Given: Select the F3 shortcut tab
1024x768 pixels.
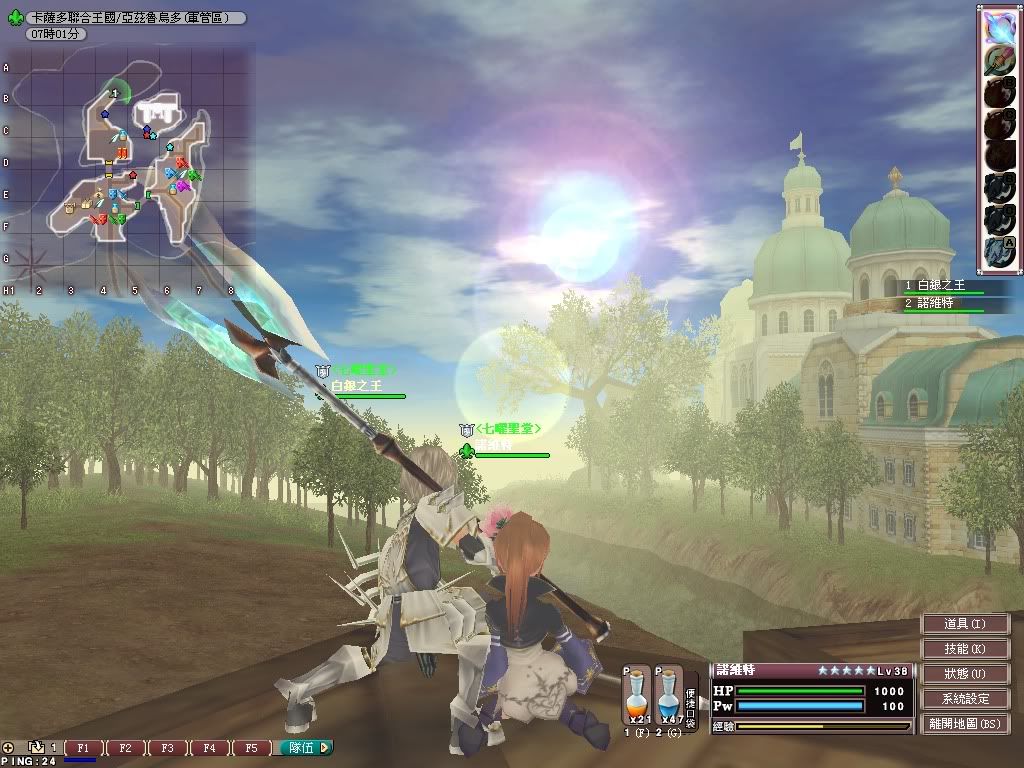Looking at the screenshot, I should [x=167, y=748].
